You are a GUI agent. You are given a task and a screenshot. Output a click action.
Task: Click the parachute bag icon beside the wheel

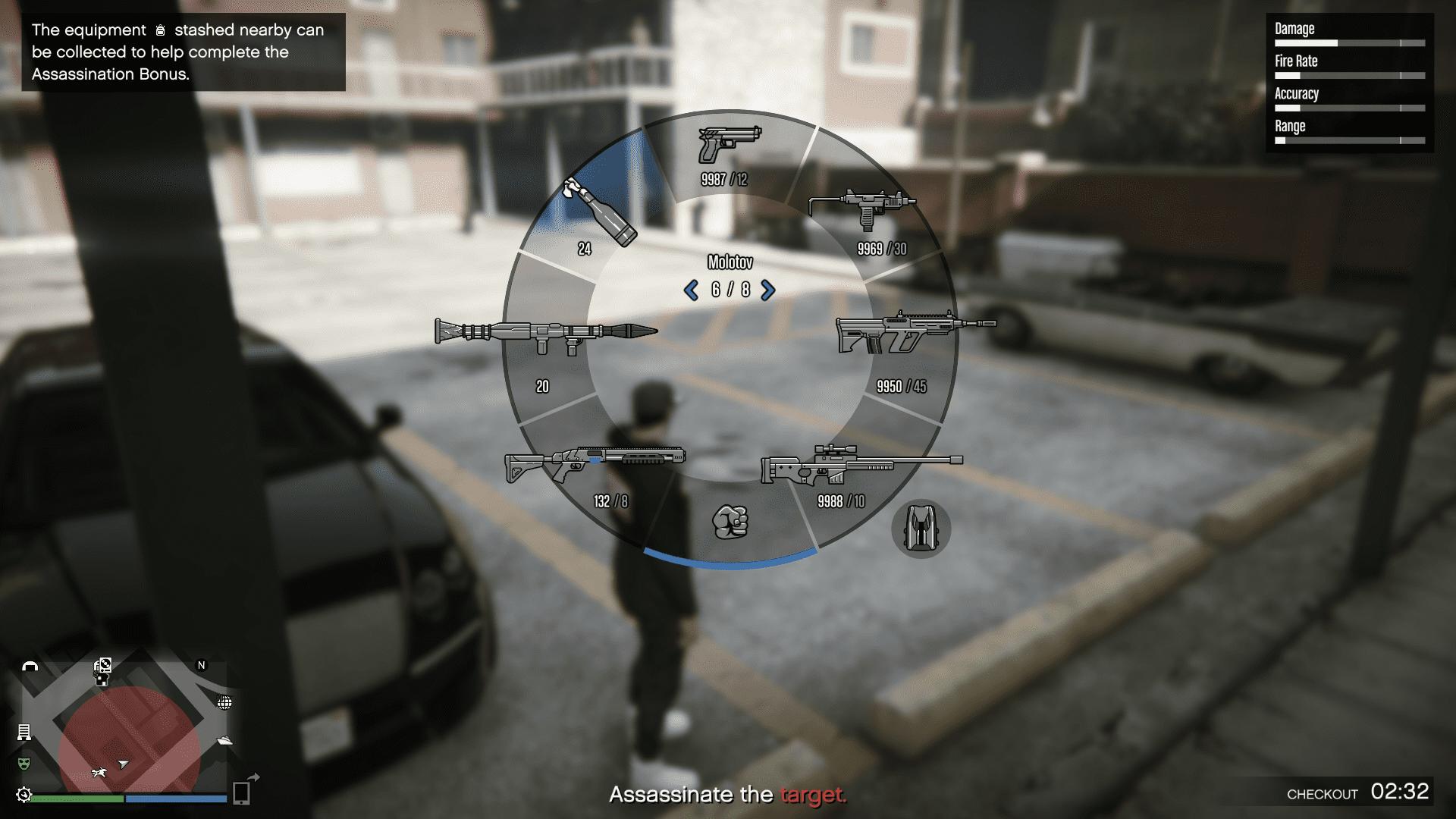(x=921, y=529)
